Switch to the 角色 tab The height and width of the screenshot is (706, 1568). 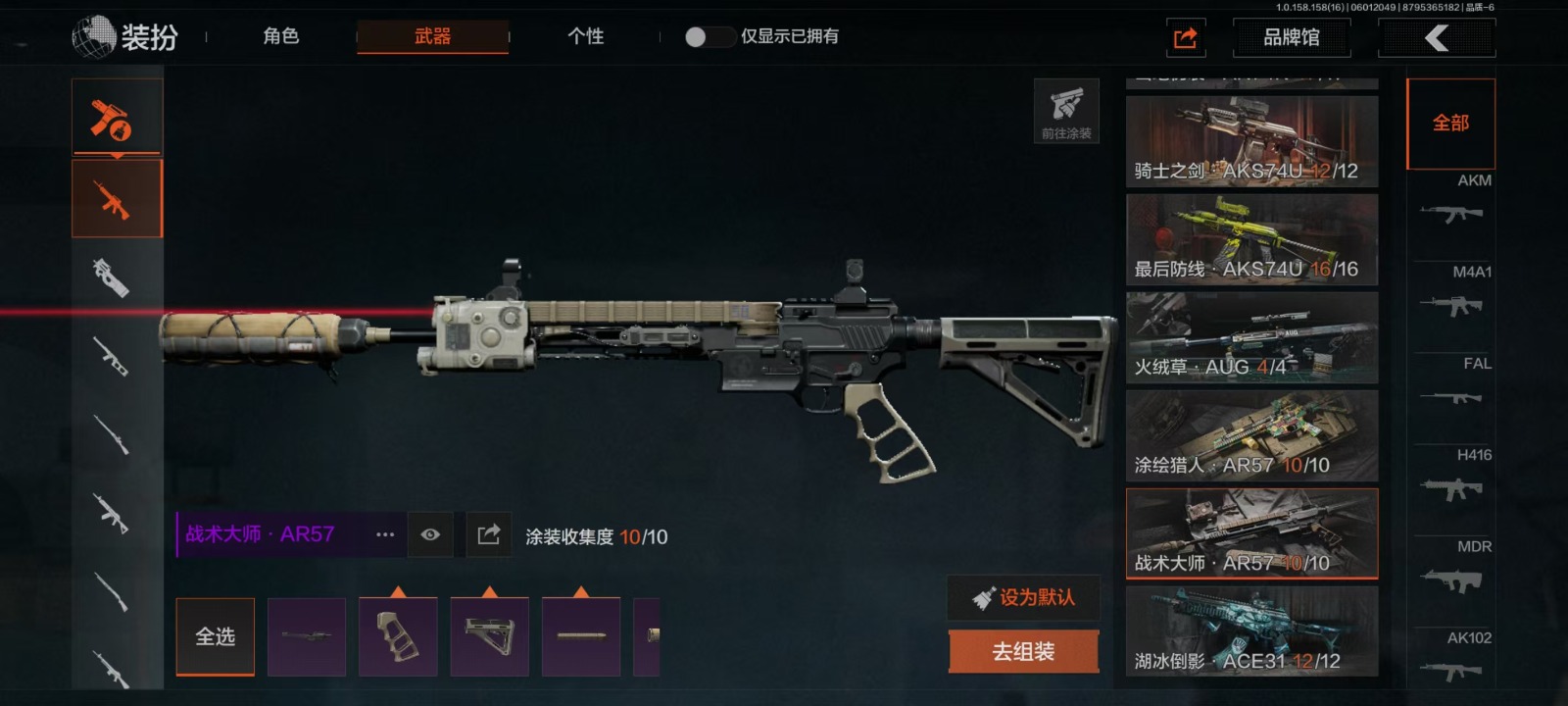point(280,36)
